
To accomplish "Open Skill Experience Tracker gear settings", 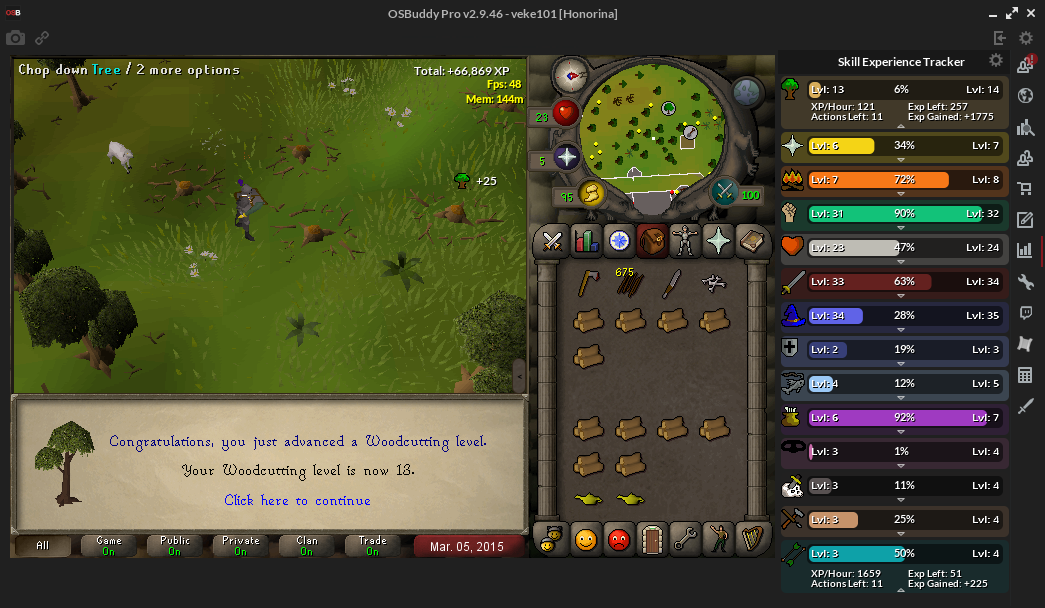I will (x=995, y=61).
